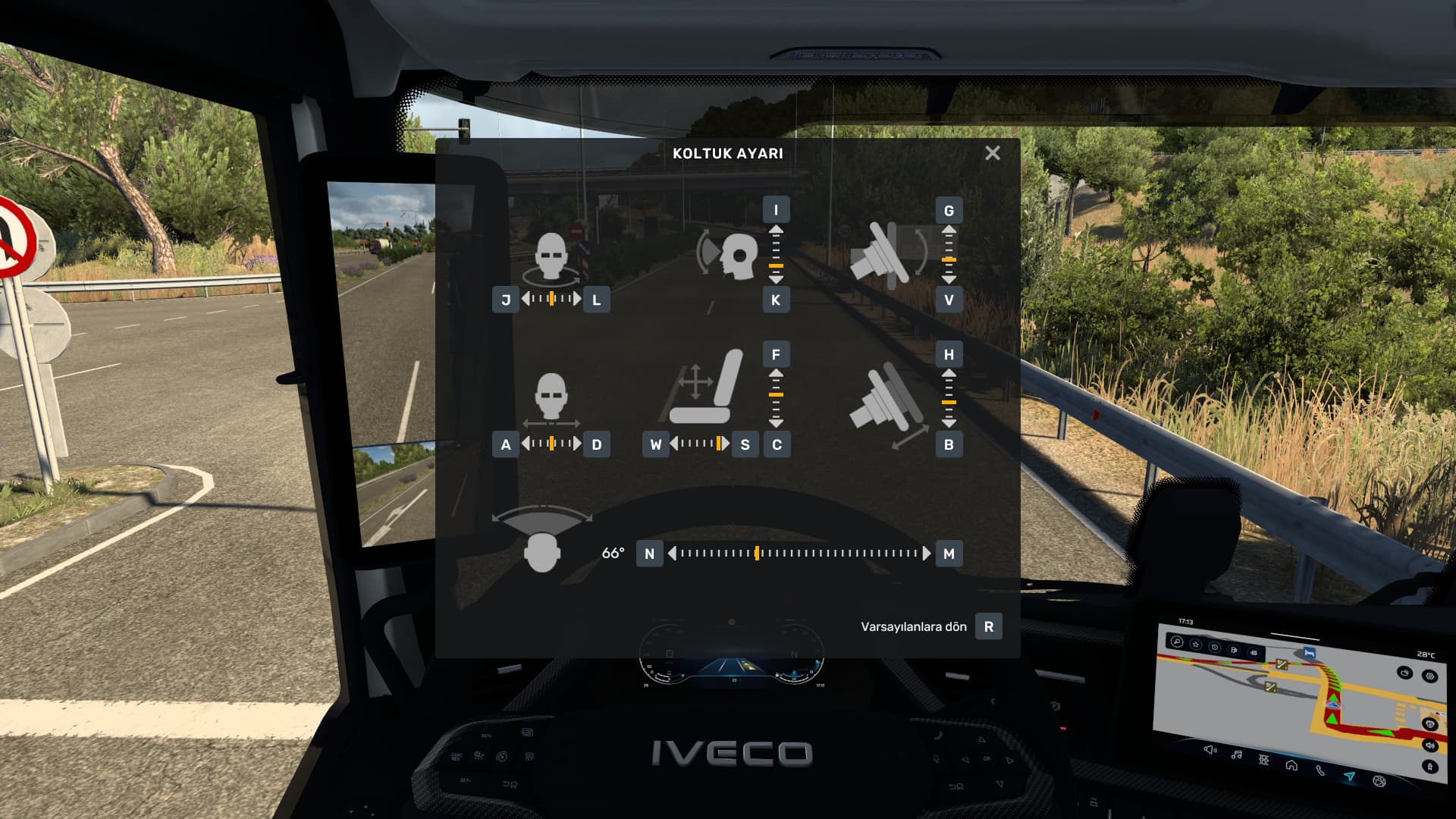Click the L button for head rotation

[x=597, y=300]
